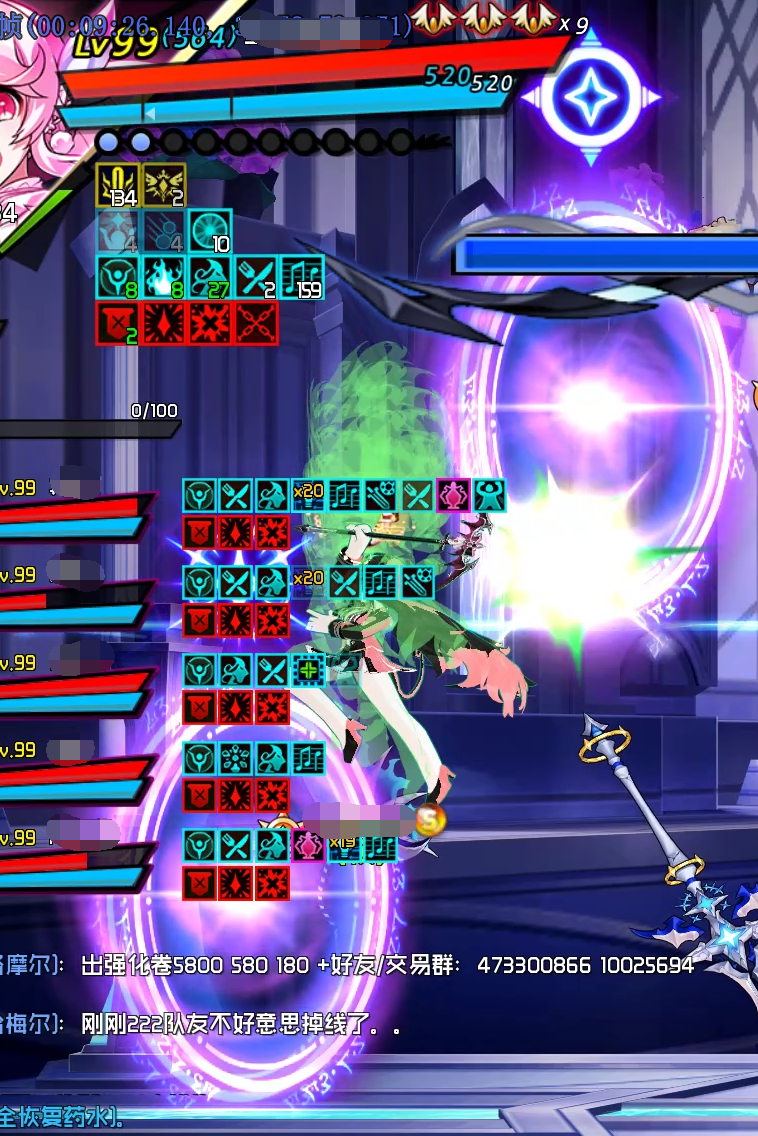758x1136 pixels.
Task: Select the cyan raised-arms figure buff icon
Action: pos(488,495)
